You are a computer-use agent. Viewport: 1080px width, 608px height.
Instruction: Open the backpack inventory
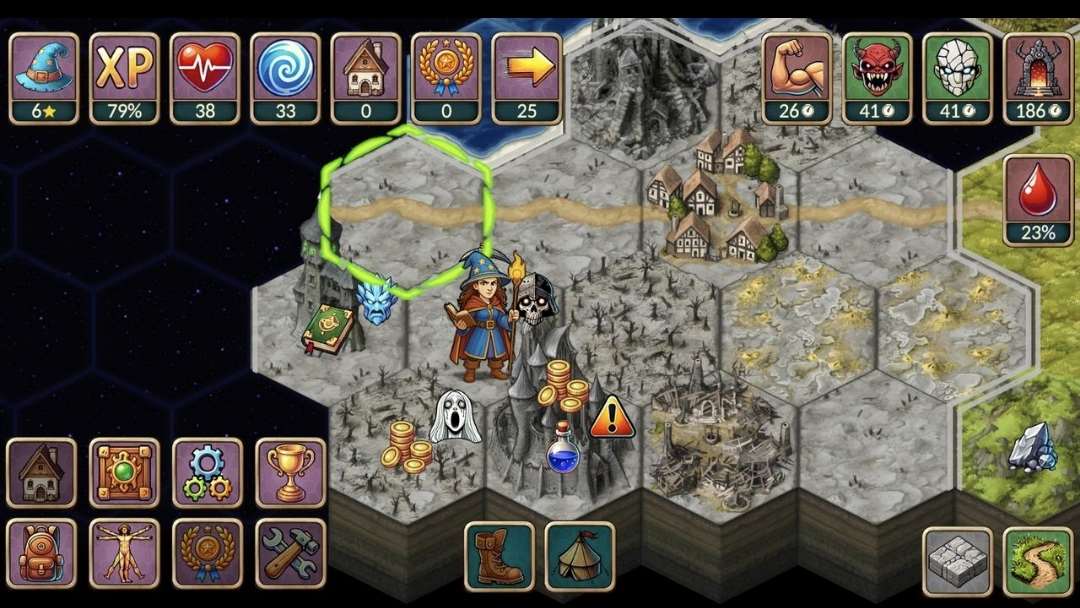42,552
